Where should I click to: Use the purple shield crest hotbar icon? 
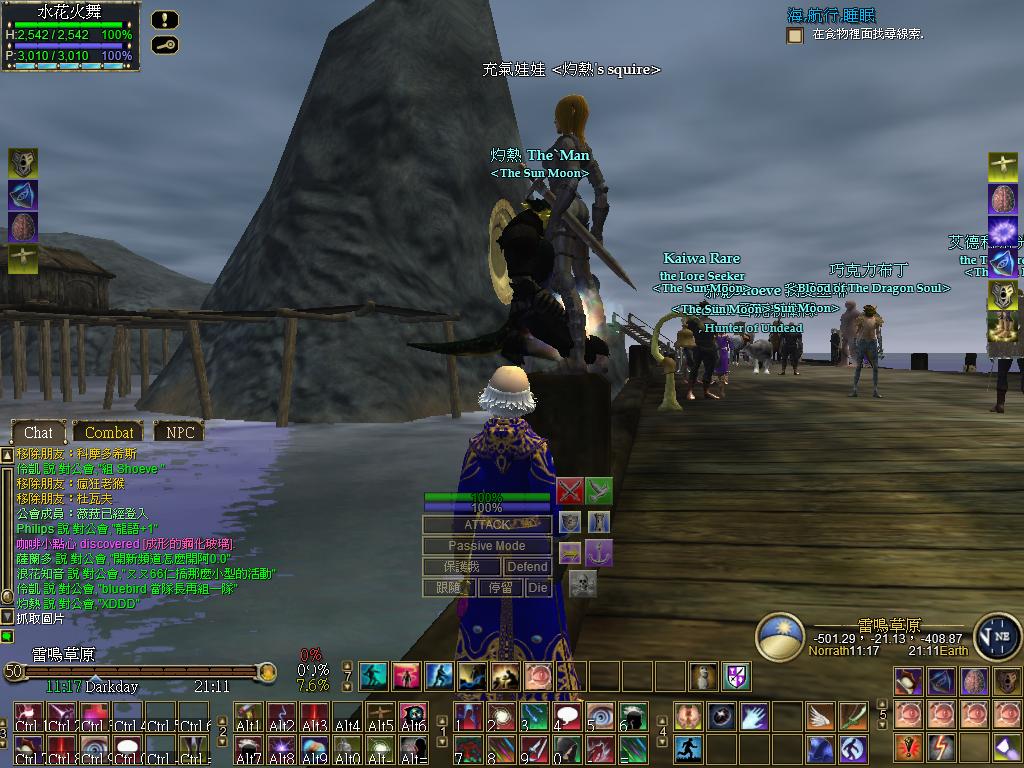click(737, 676)
